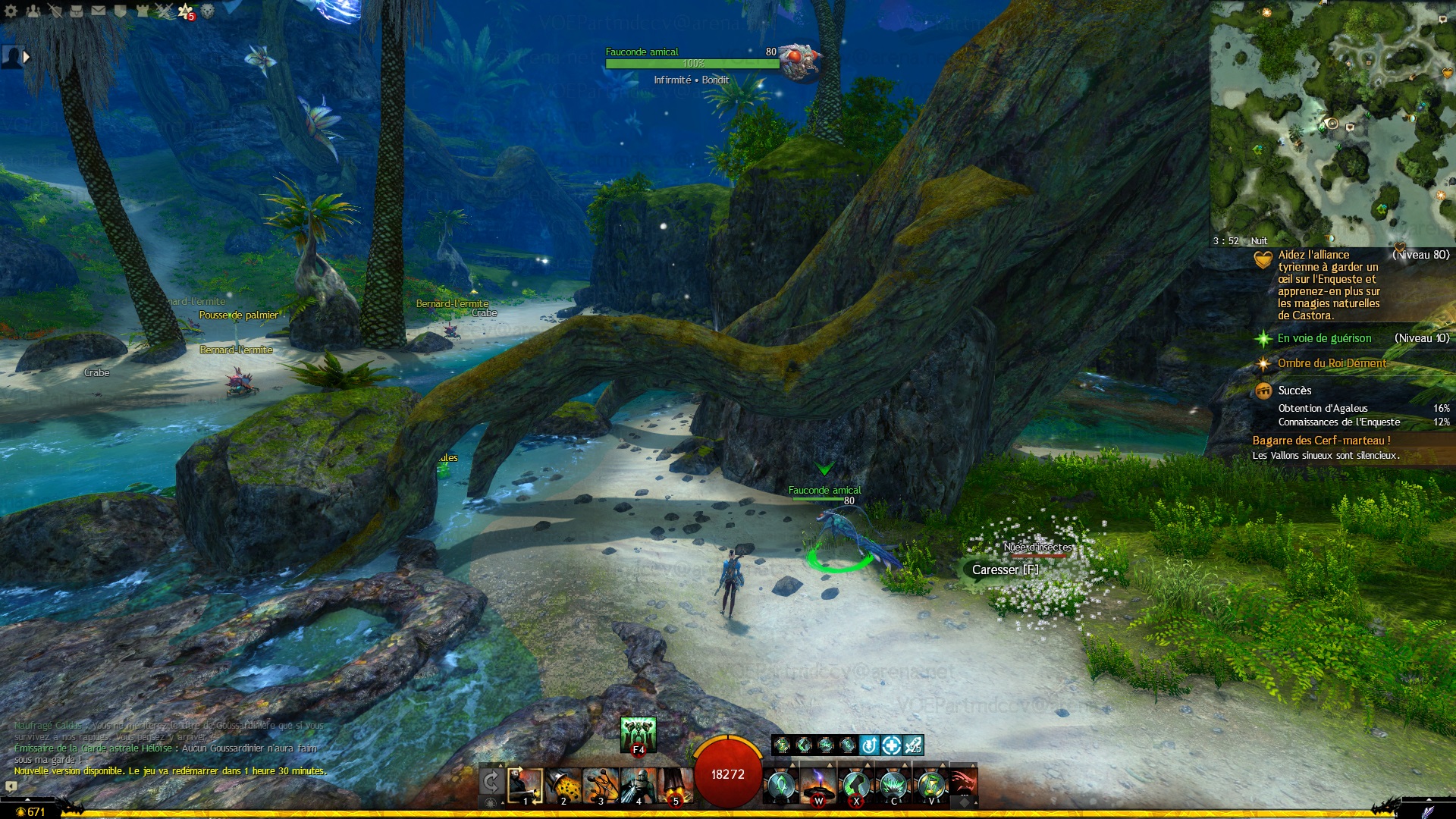
Task: Select the 'Aidez l'alliance tyrienne' heart objective
Action: (1328, 285)
